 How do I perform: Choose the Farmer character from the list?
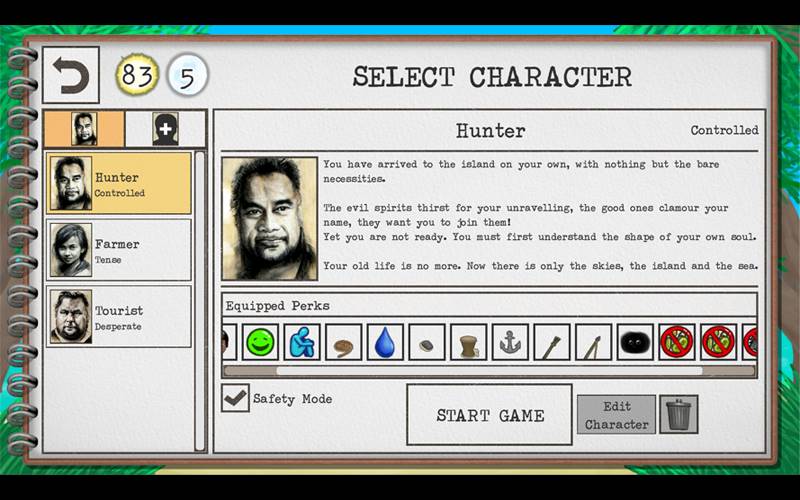(x=119, y=250)
